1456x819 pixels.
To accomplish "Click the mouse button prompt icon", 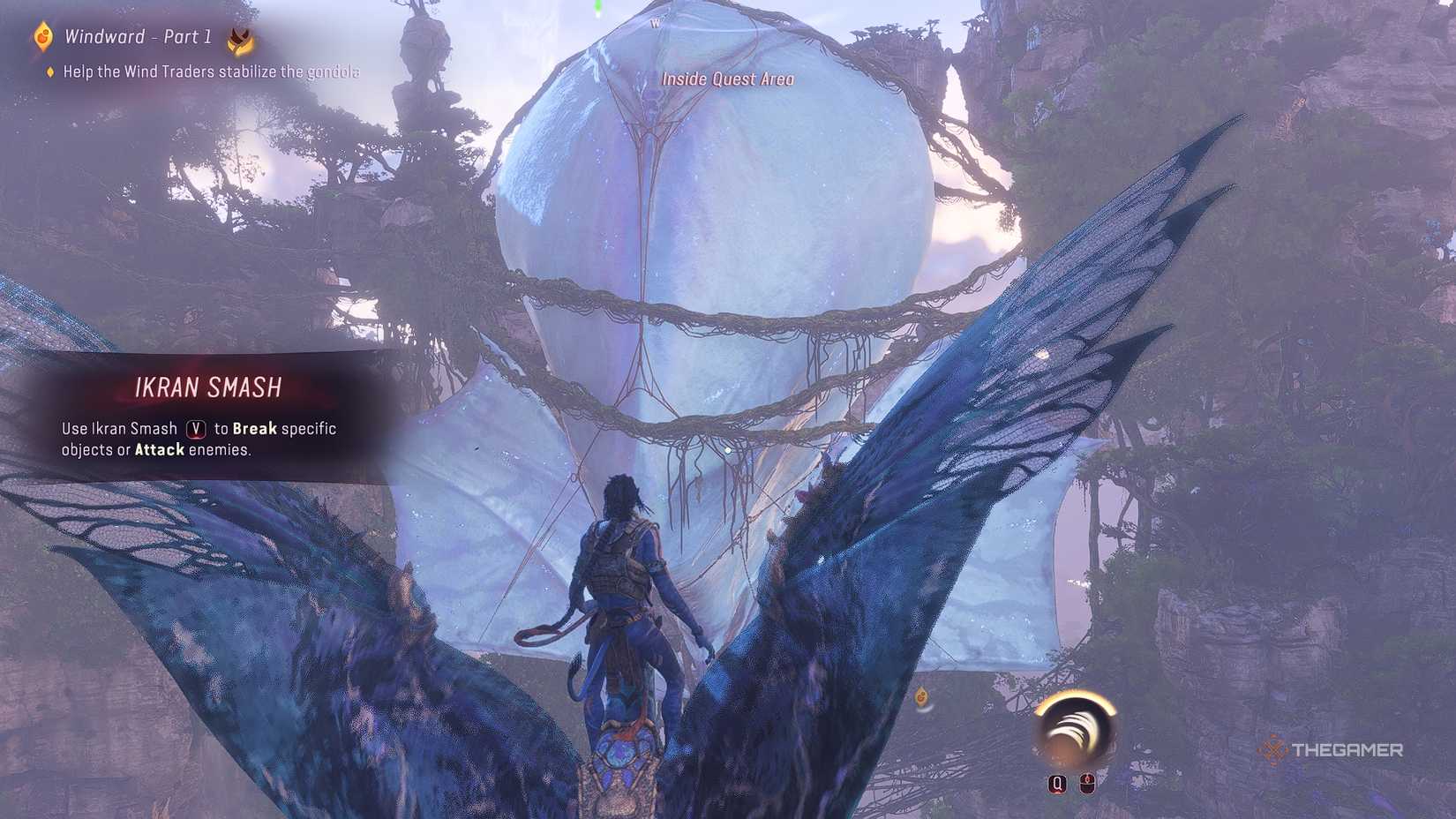I will point(1087,782).
